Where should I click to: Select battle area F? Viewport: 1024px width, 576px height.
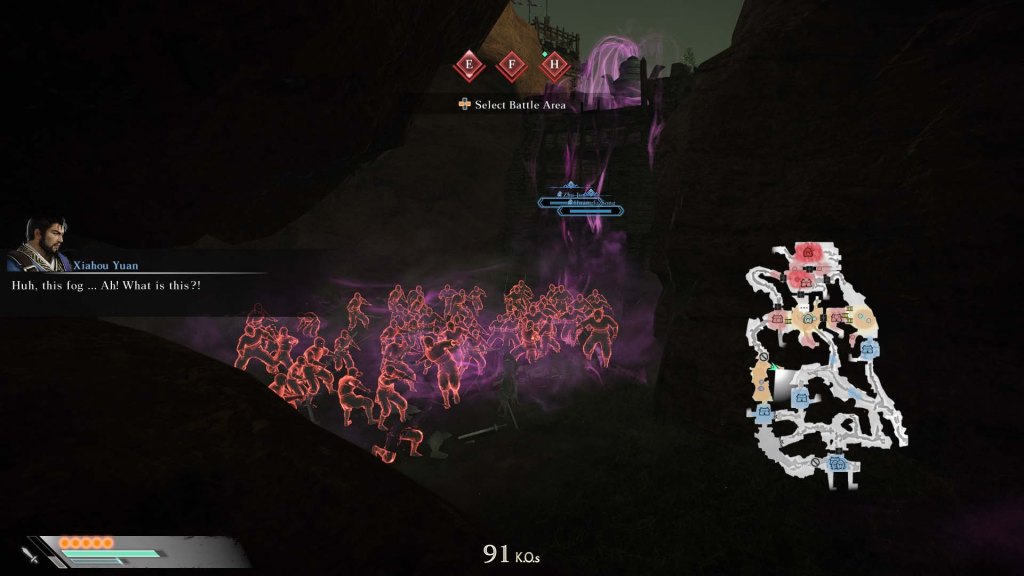click(x=511, y=67)
